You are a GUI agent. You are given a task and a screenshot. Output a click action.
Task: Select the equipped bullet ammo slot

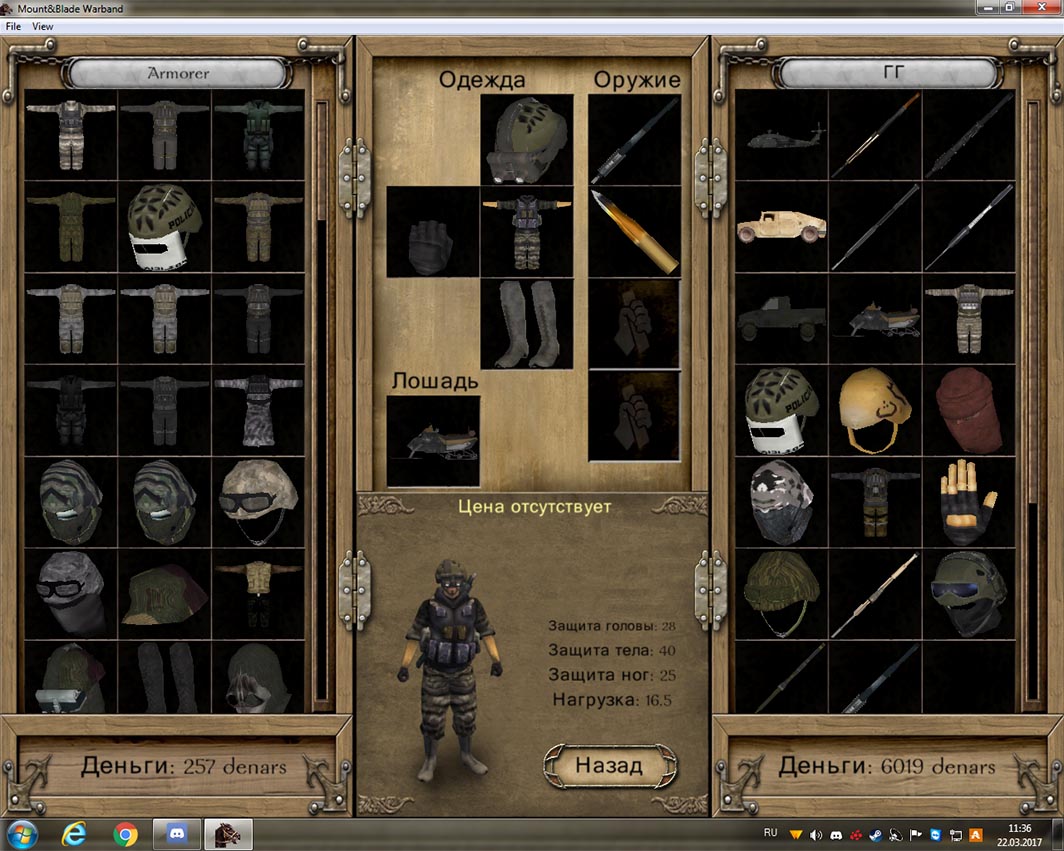point(634,232)
